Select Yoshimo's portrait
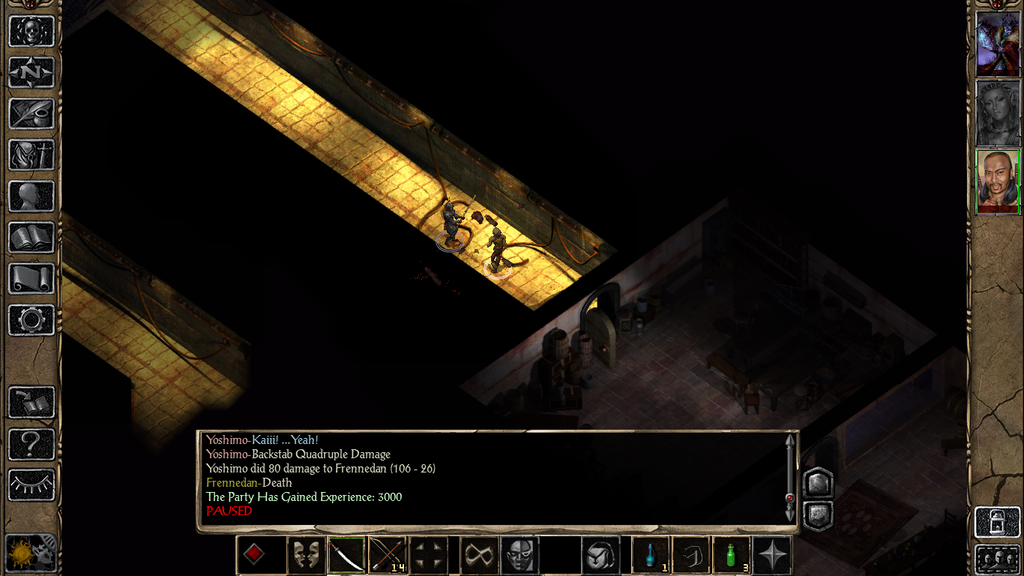Image resolution: width=1024 pixels, height=576 pixels. point(997,181)
